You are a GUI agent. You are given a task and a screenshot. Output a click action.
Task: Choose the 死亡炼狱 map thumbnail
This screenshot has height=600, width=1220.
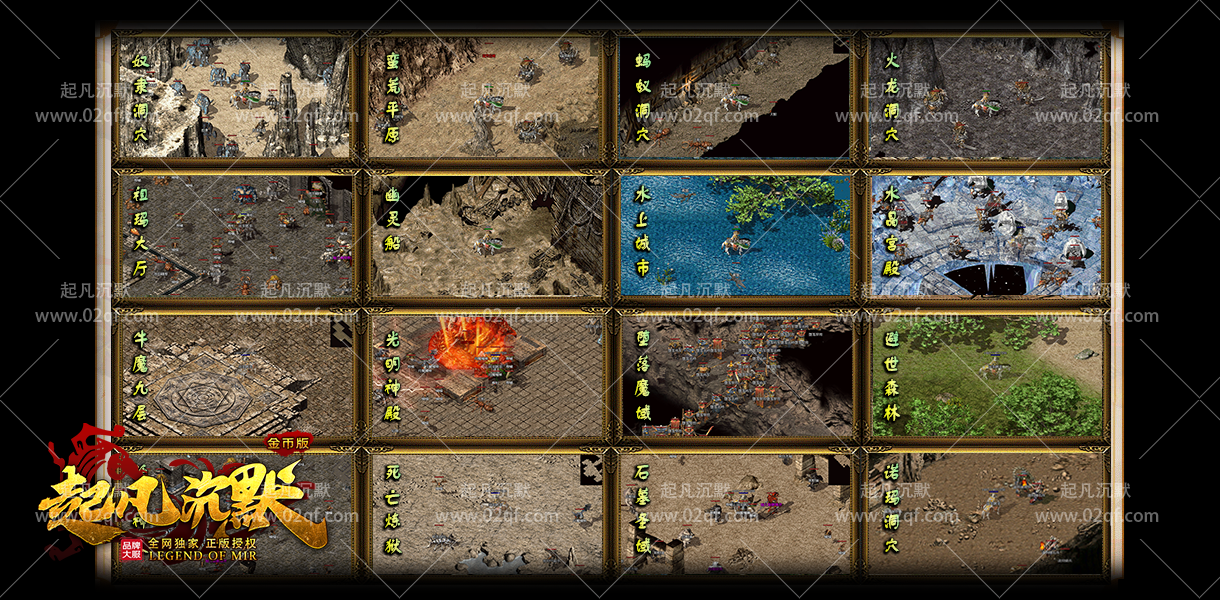pos(485,513)
